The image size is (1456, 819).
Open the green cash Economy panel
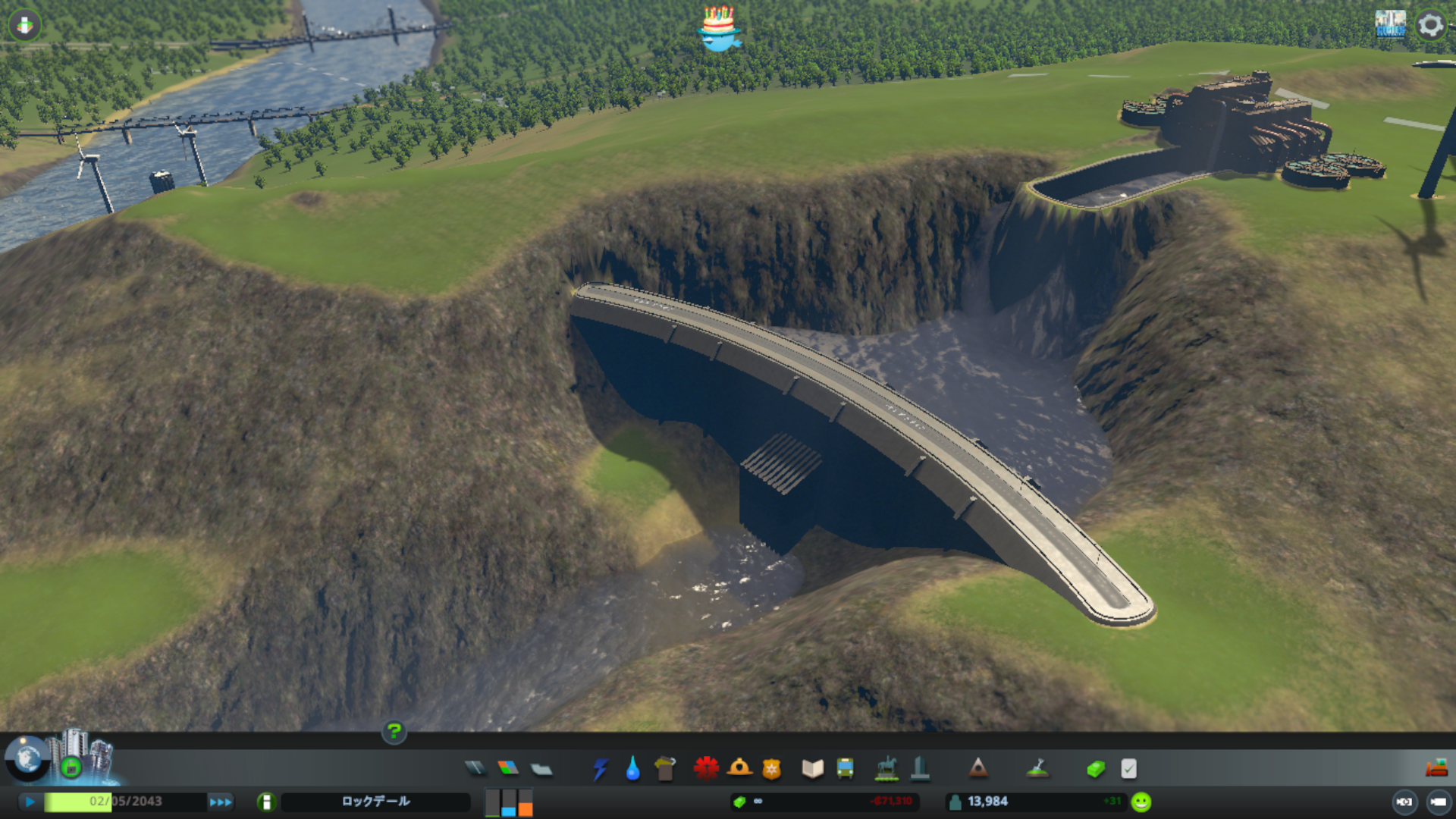pos(1096,769)
